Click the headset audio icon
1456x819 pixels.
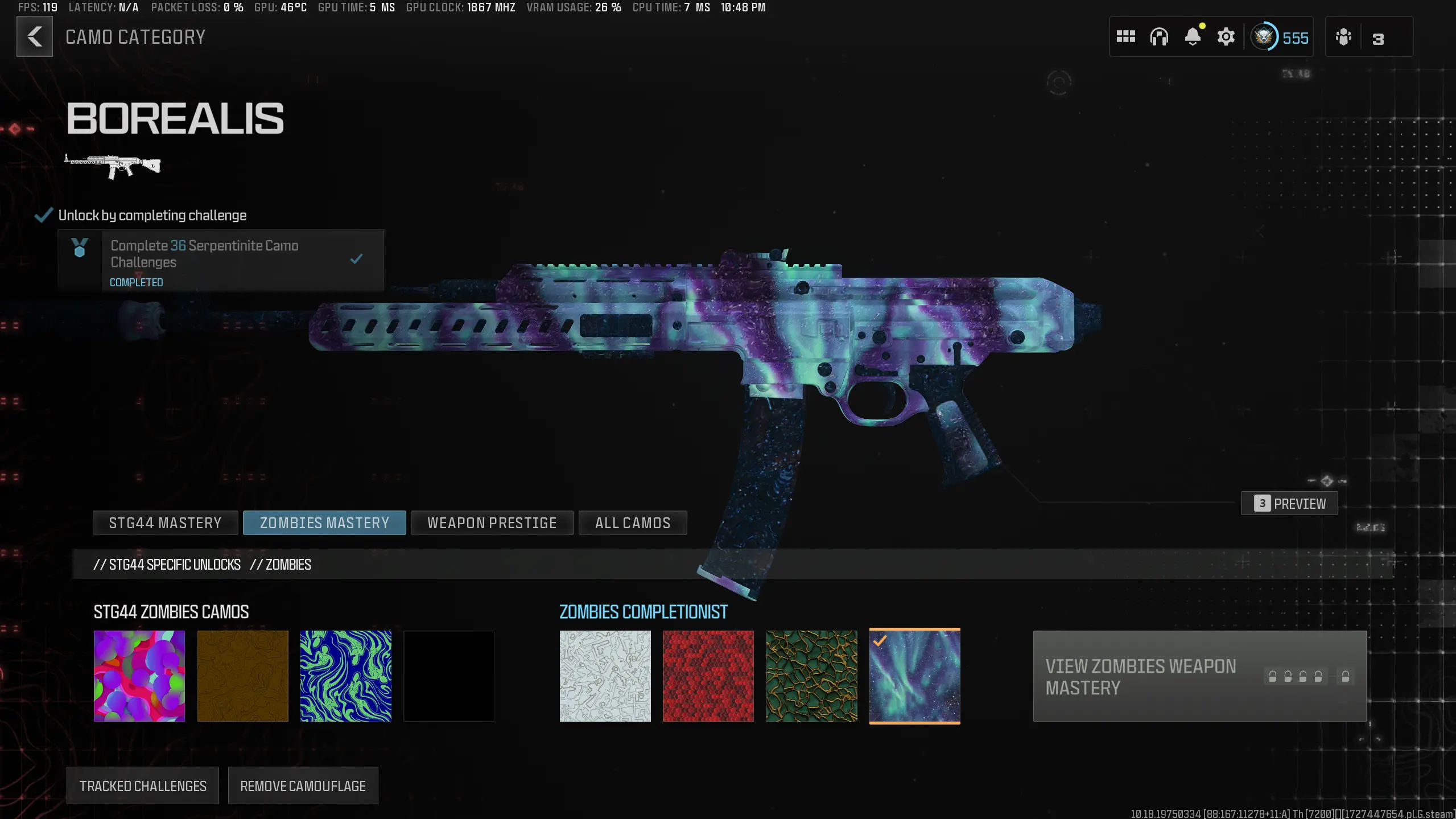click(1159, 36)
